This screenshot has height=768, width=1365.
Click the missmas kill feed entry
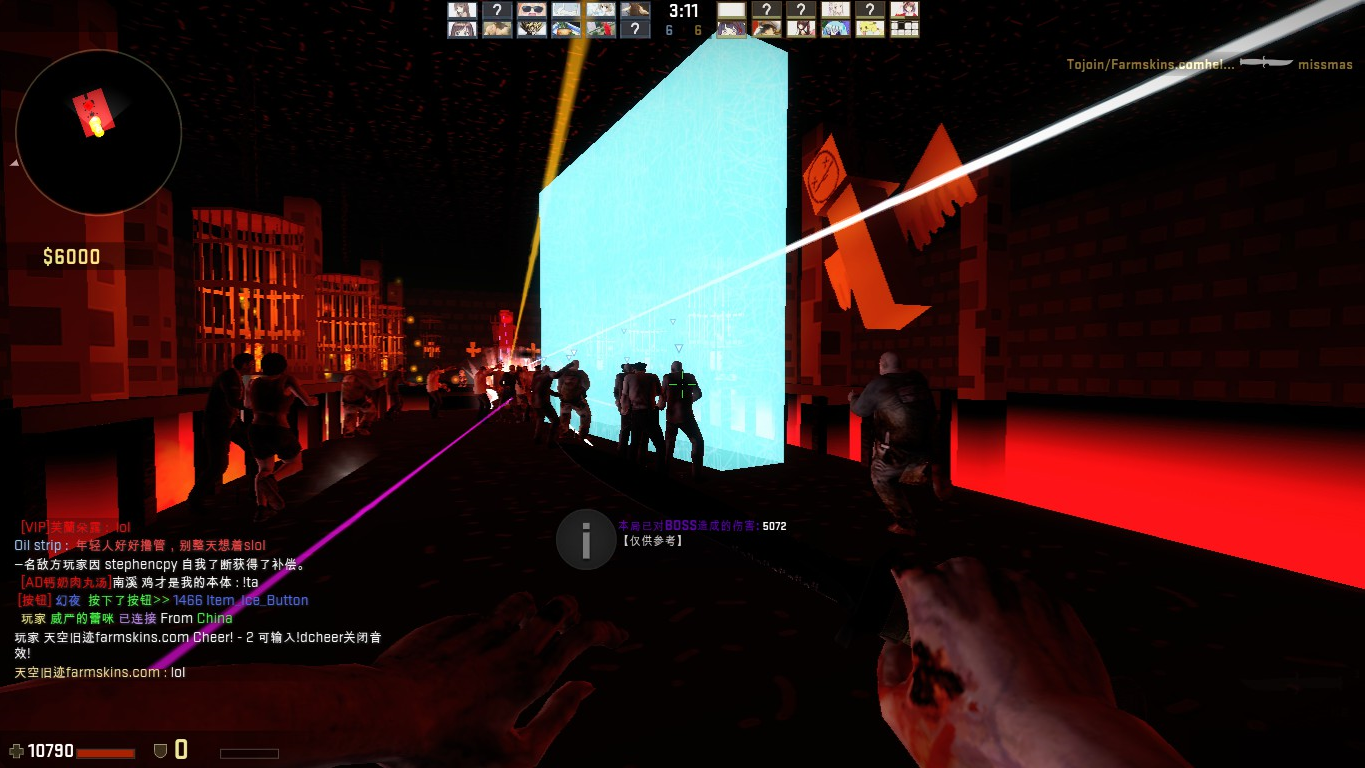point(1209,65)
